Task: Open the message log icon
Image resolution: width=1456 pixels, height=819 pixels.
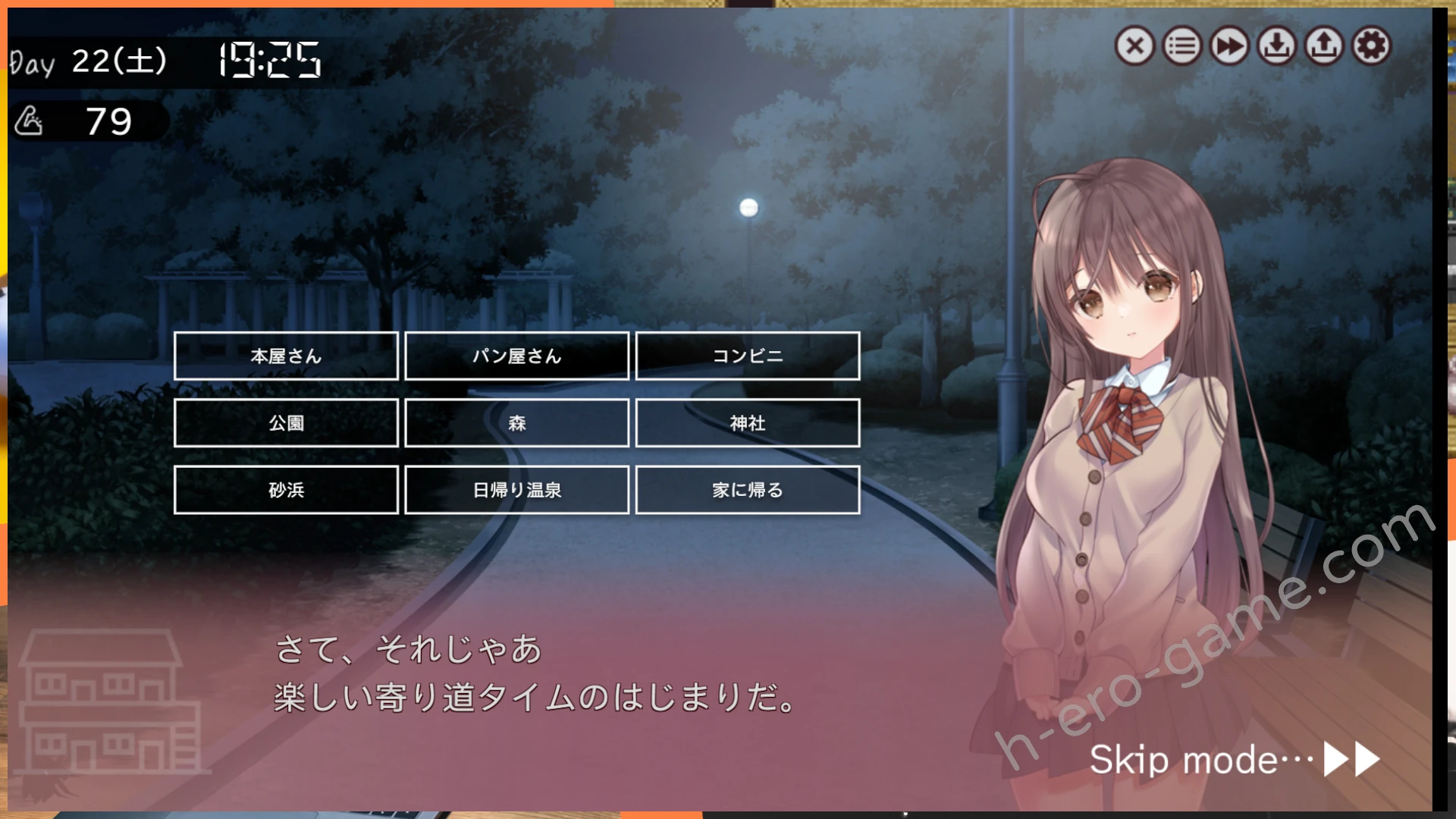Action: click(x=1181, y=46)
